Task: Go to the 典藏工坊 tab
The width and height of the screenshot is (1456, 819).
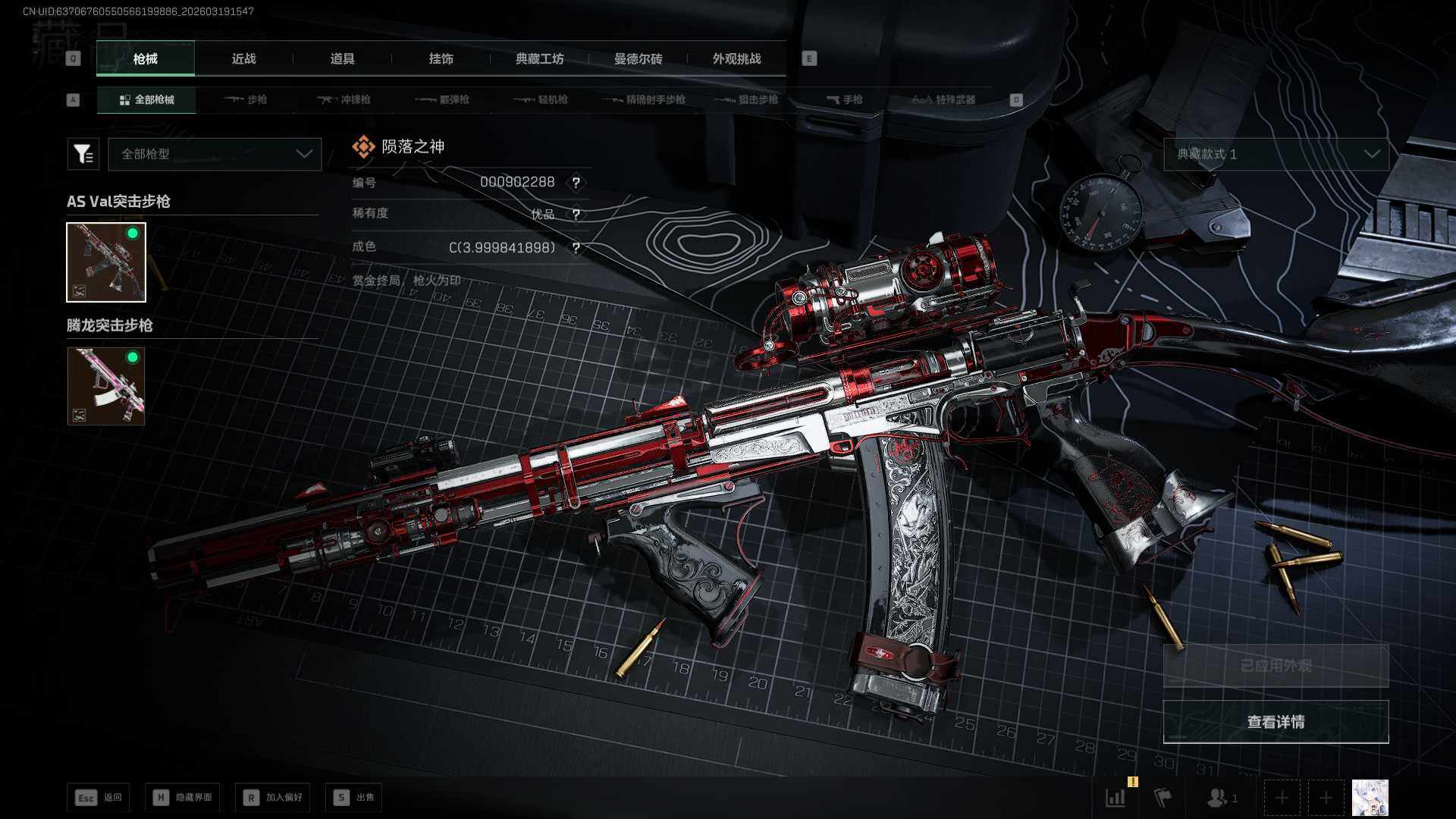Action: pos(539,59)
